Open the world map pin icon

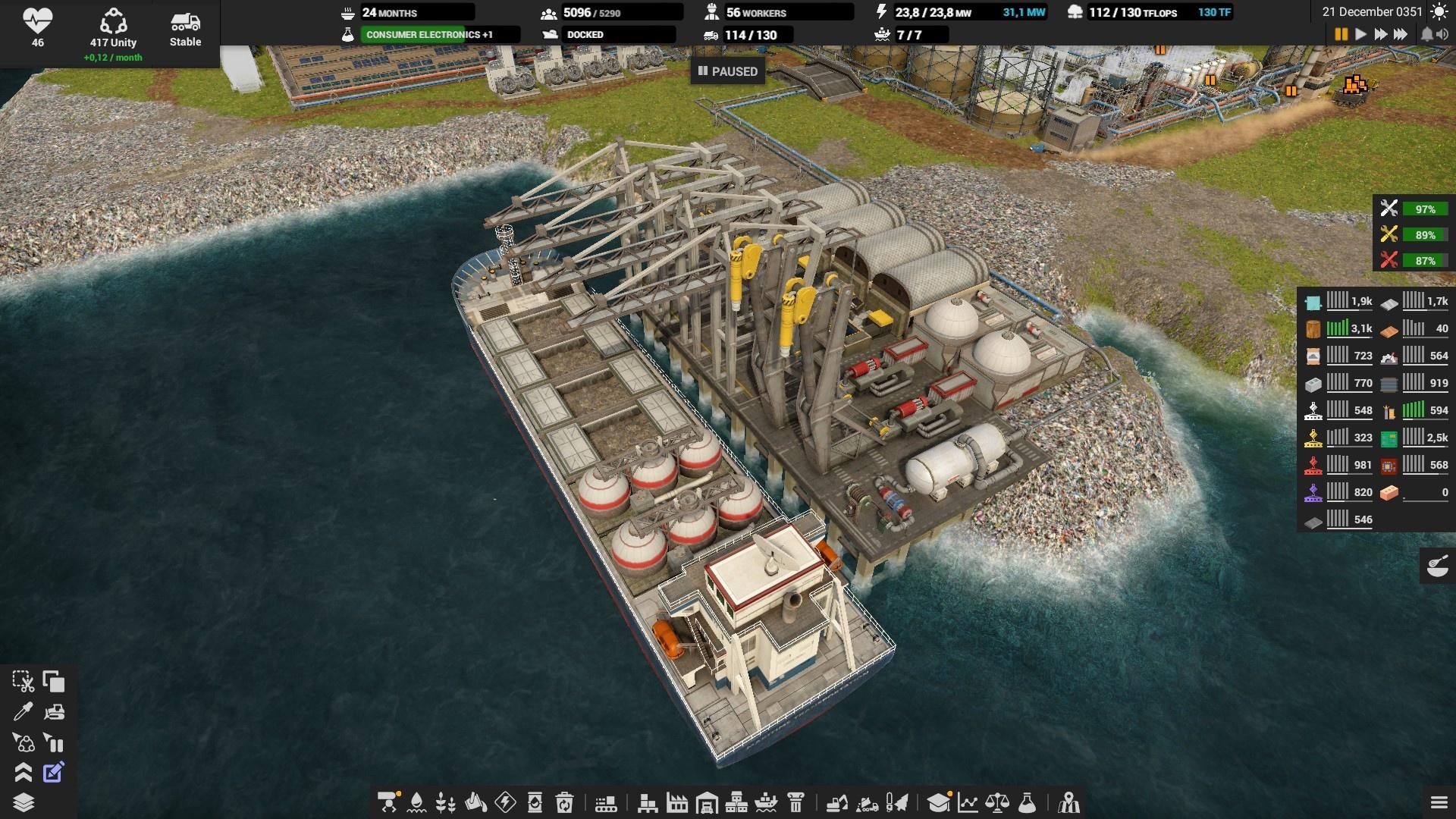[1069, 802]
